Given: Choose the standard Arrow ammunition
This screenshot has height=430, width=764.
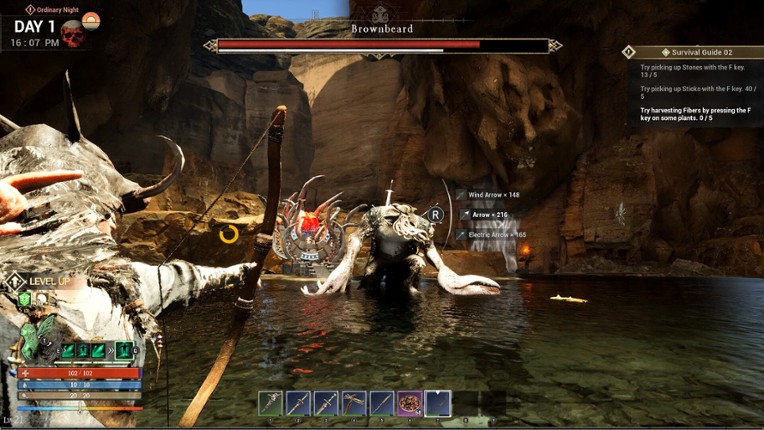Looking at the screenshot, I should coord(490,214).
